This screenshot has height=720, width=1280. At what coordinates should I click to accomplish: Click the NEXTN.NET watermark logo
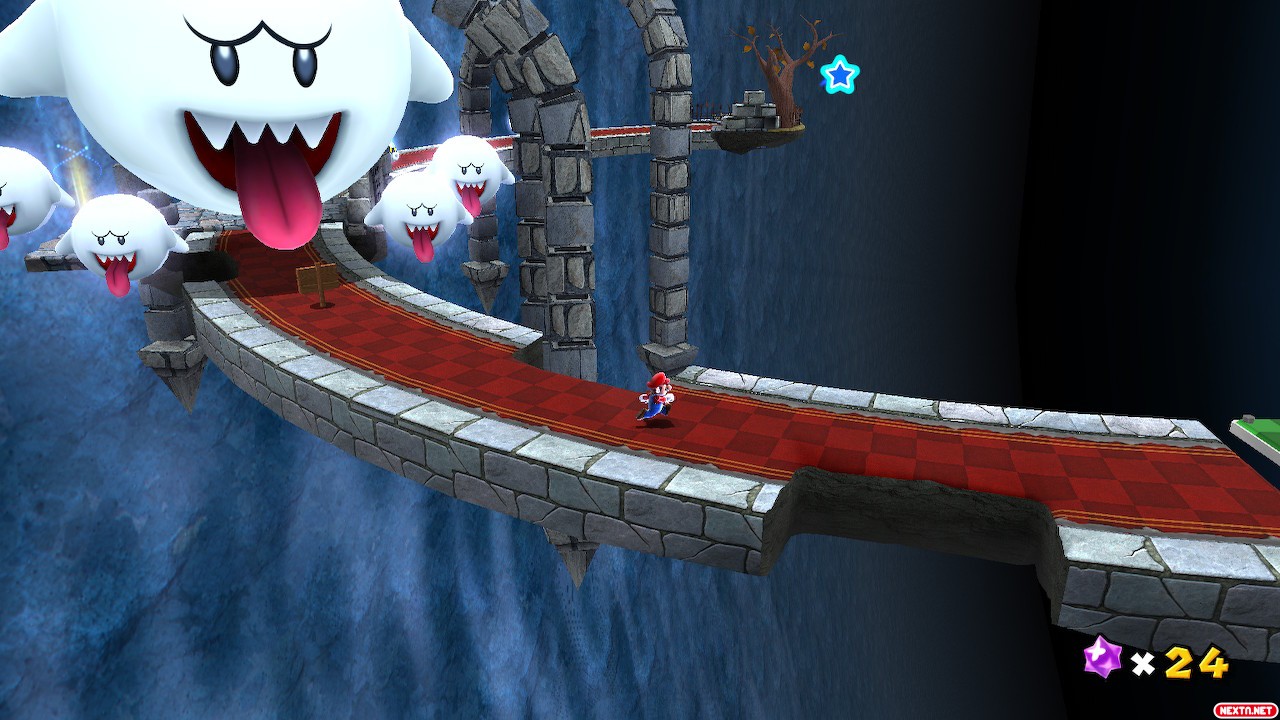[1244, 709]
